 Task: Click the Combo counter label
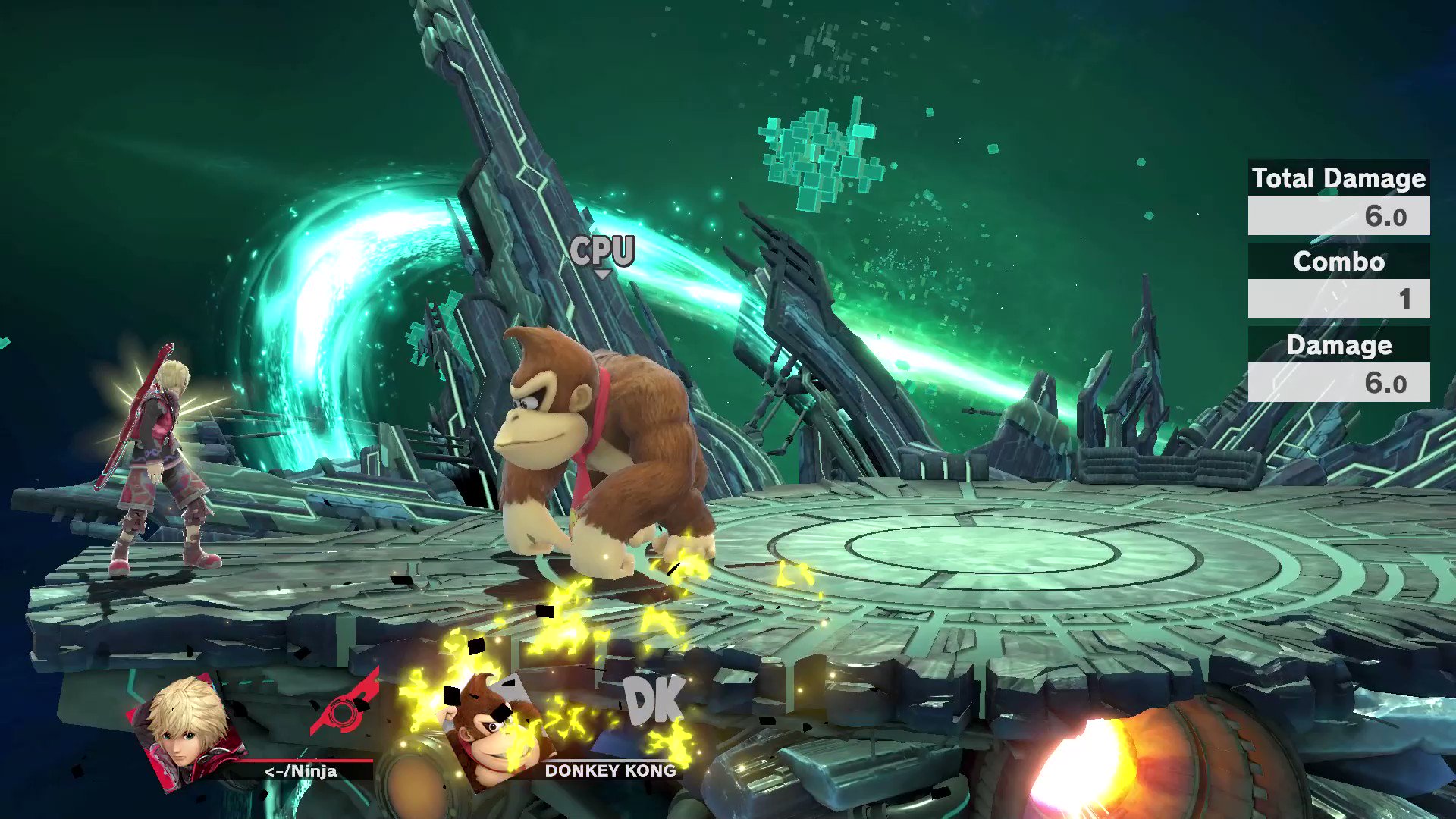point(1339,262)
